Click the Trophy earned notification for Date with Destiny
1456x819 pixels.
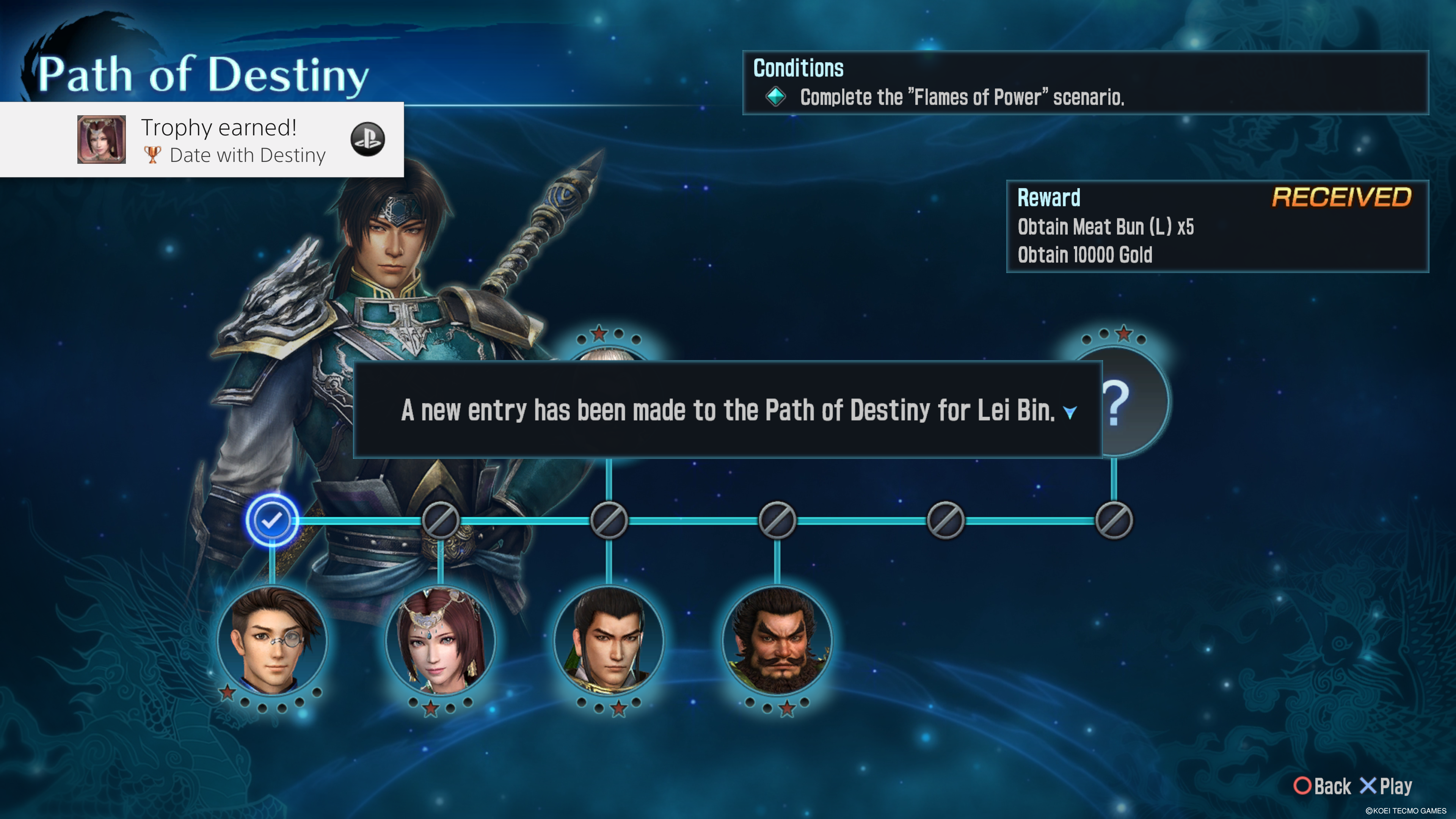[x=202, y=140]
